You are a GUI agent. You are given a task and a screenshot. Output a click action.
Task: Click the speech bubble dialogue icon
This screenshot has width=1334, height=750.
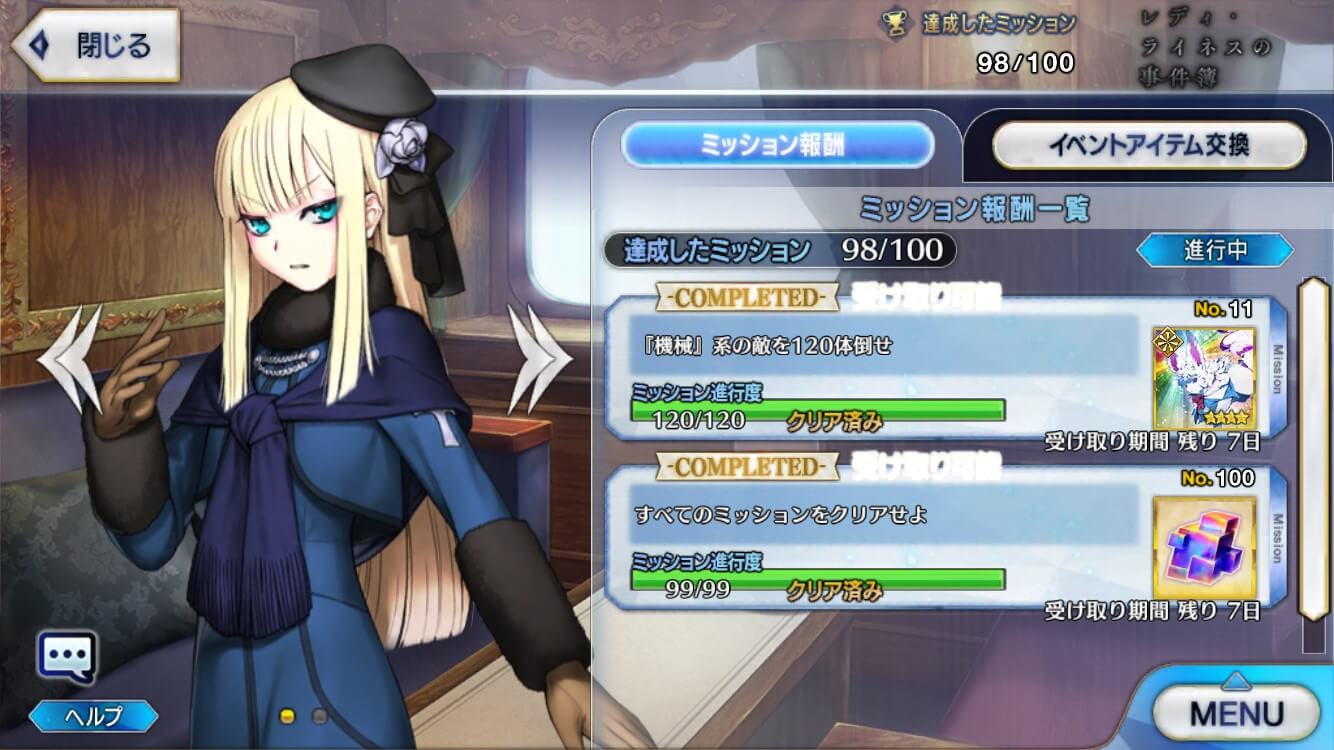click(x=67, y=658)
